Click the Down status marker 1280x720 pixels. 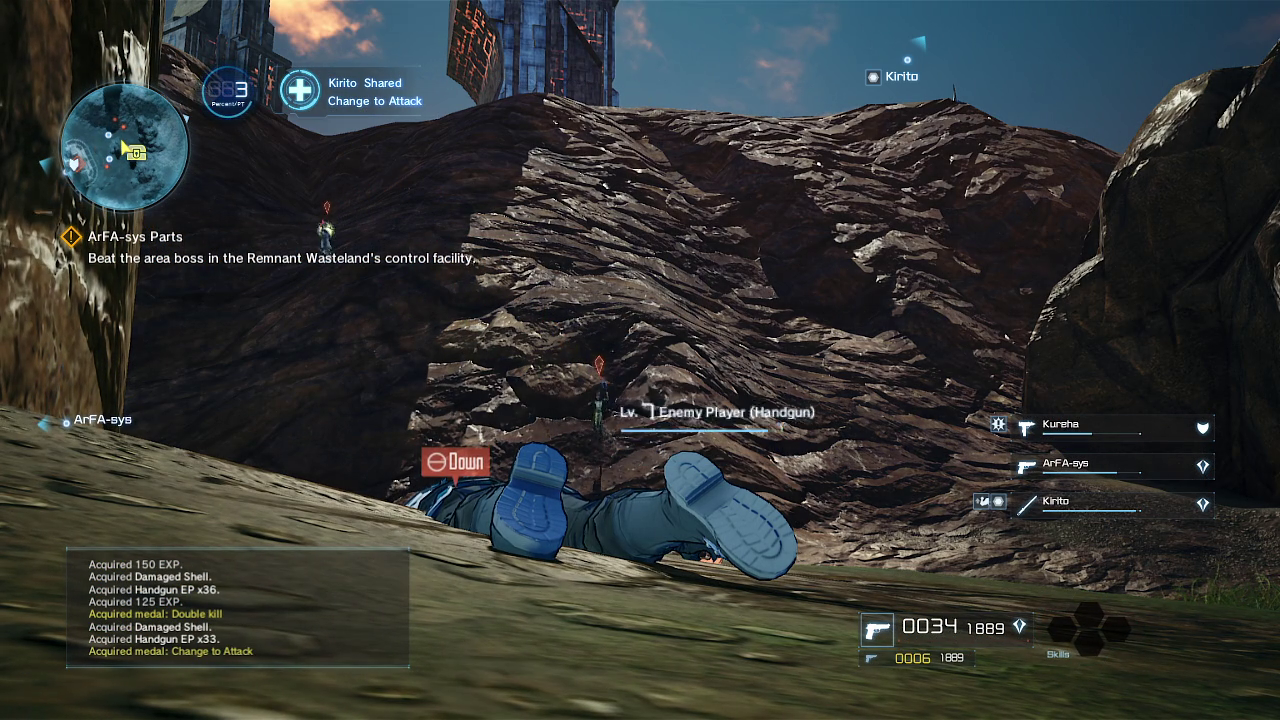(455, 462)
